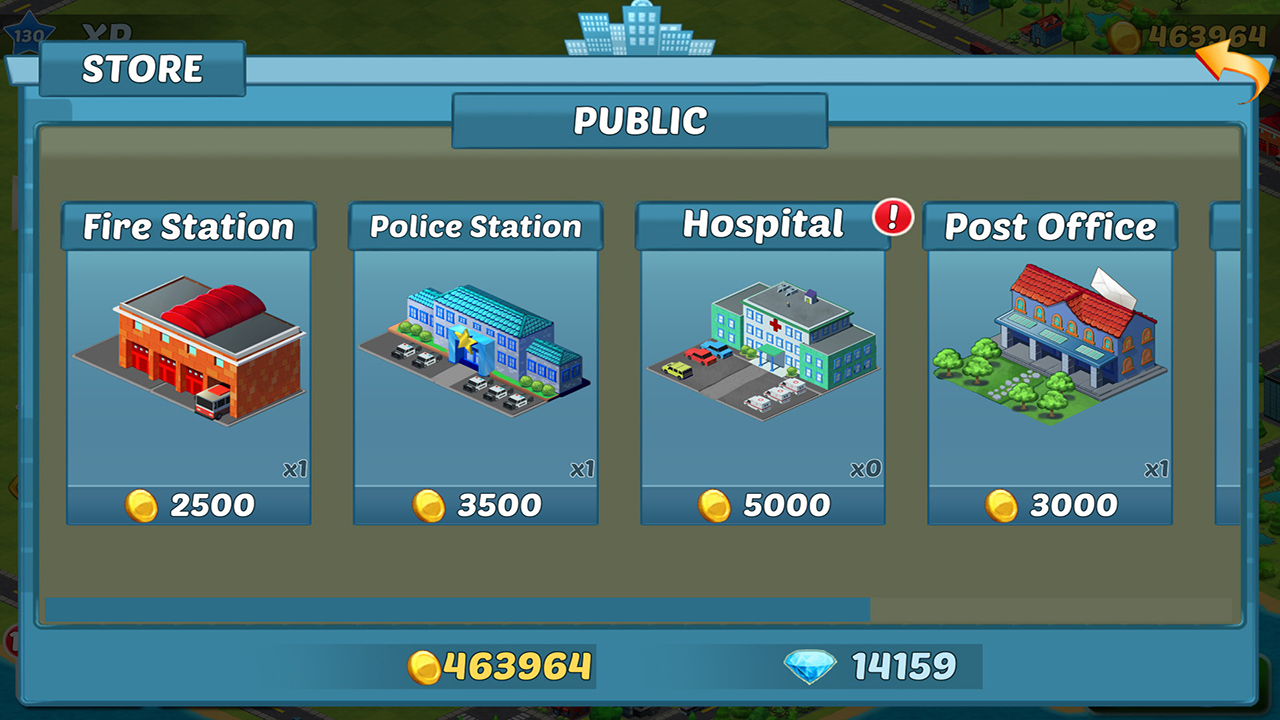The image size is (1280, 720).
Task: Click the coin counter at the top right
Action: [1190, 33]
